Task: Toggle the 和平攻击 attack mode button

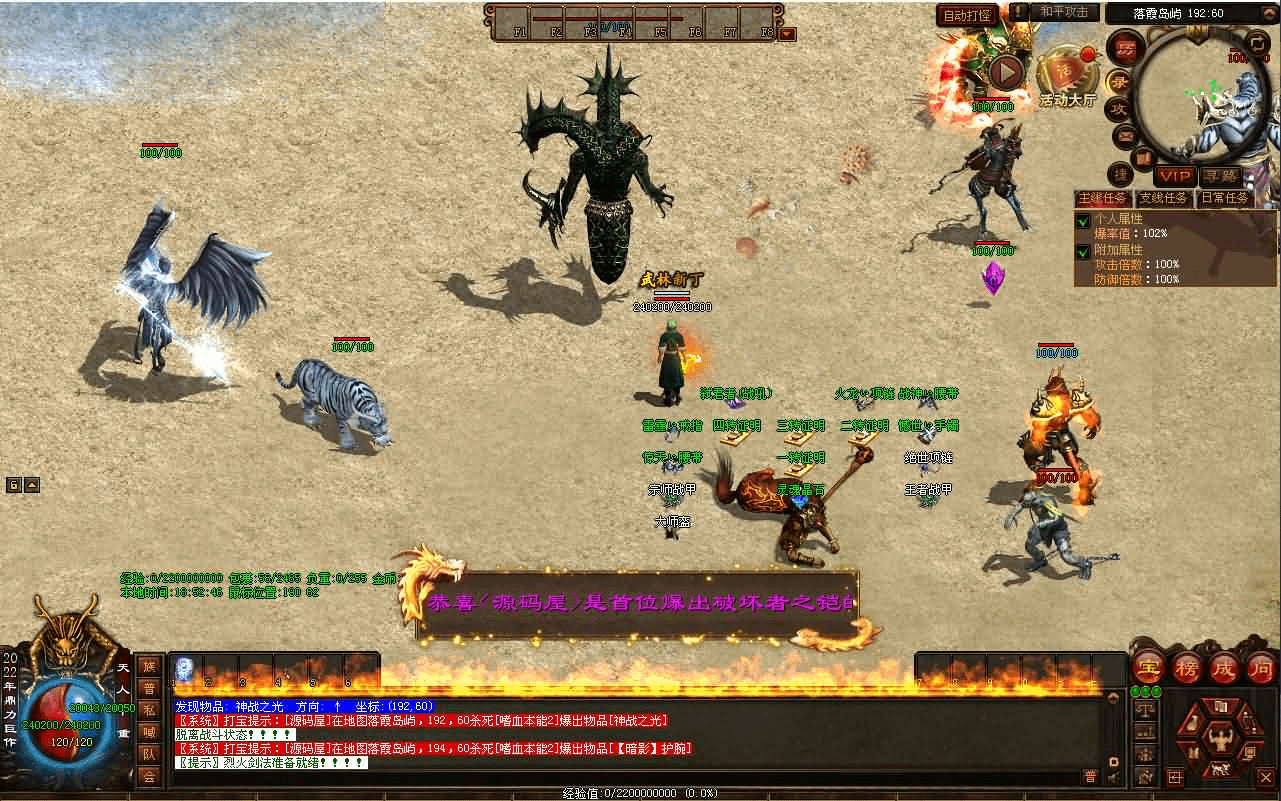Action: click(1064, 12)
